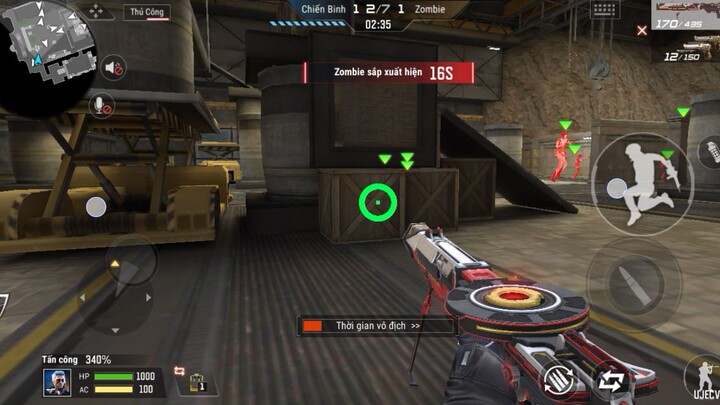
Task: Tap the four-arrow move icon
Action: [x=97, y=12]
